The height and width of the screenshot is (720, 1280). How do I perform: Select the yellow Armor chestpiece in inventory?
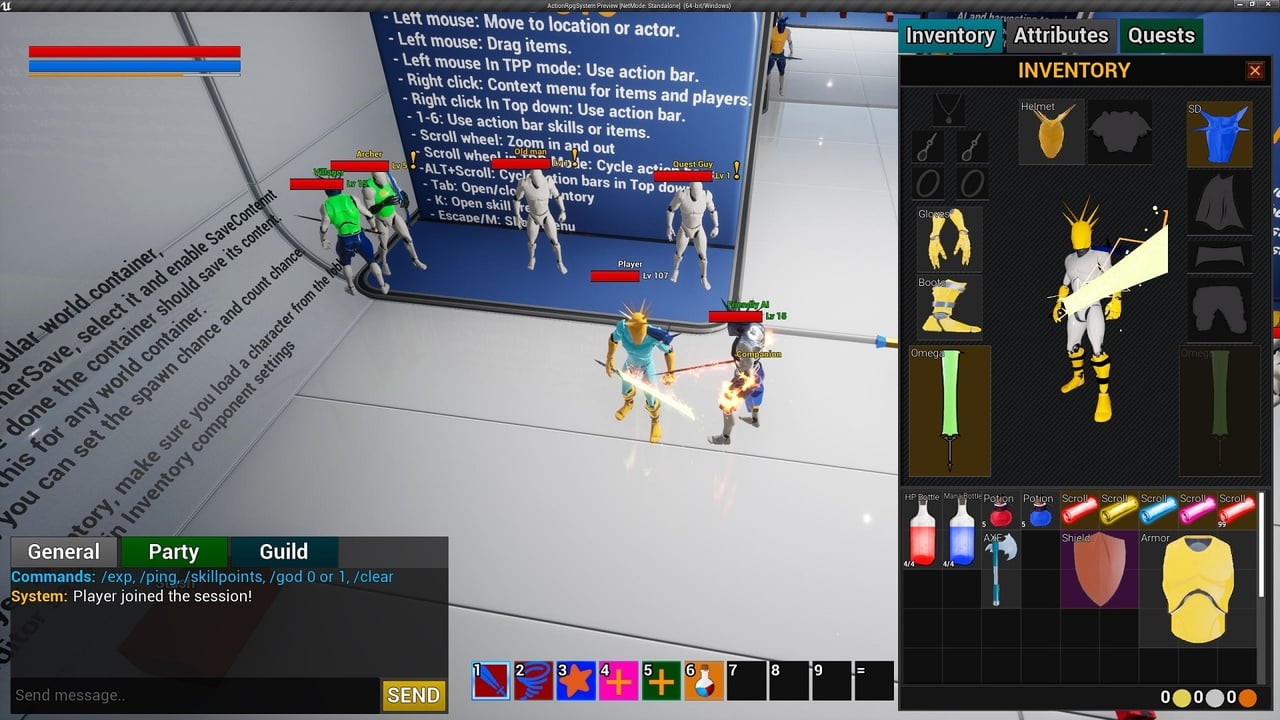coord(1198,588)
